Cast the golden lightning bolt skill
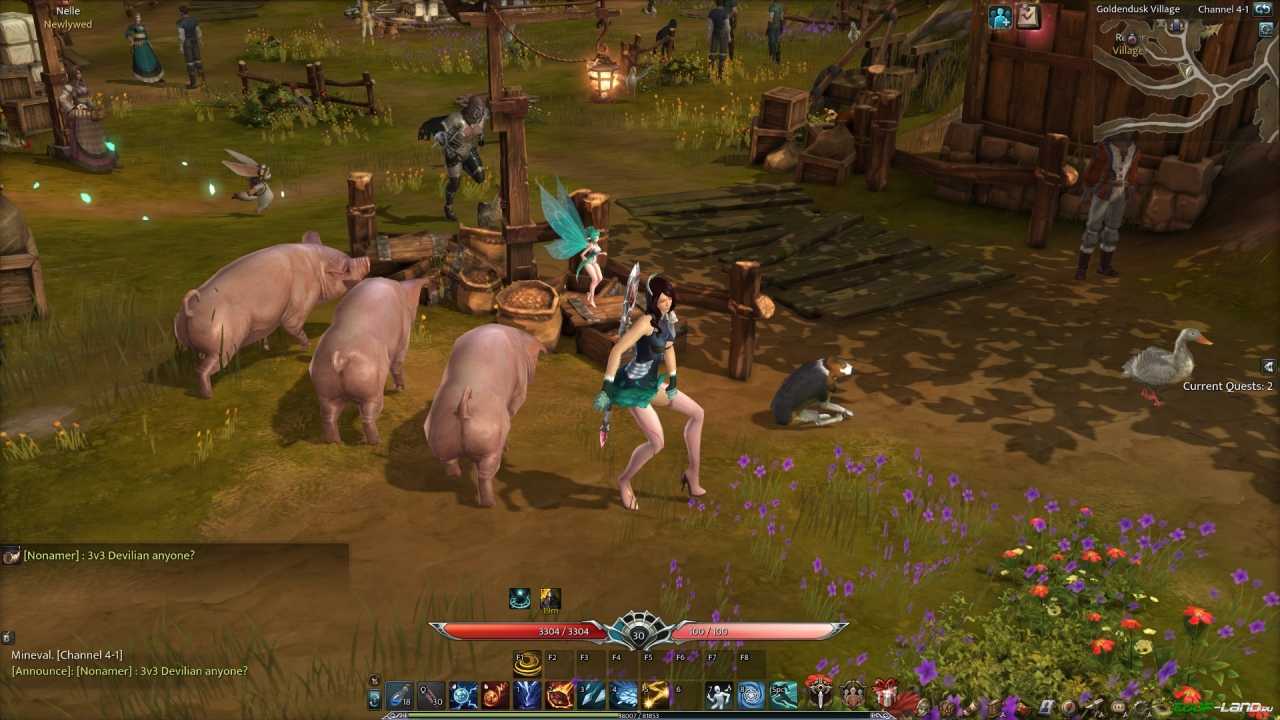 [656, 694]
